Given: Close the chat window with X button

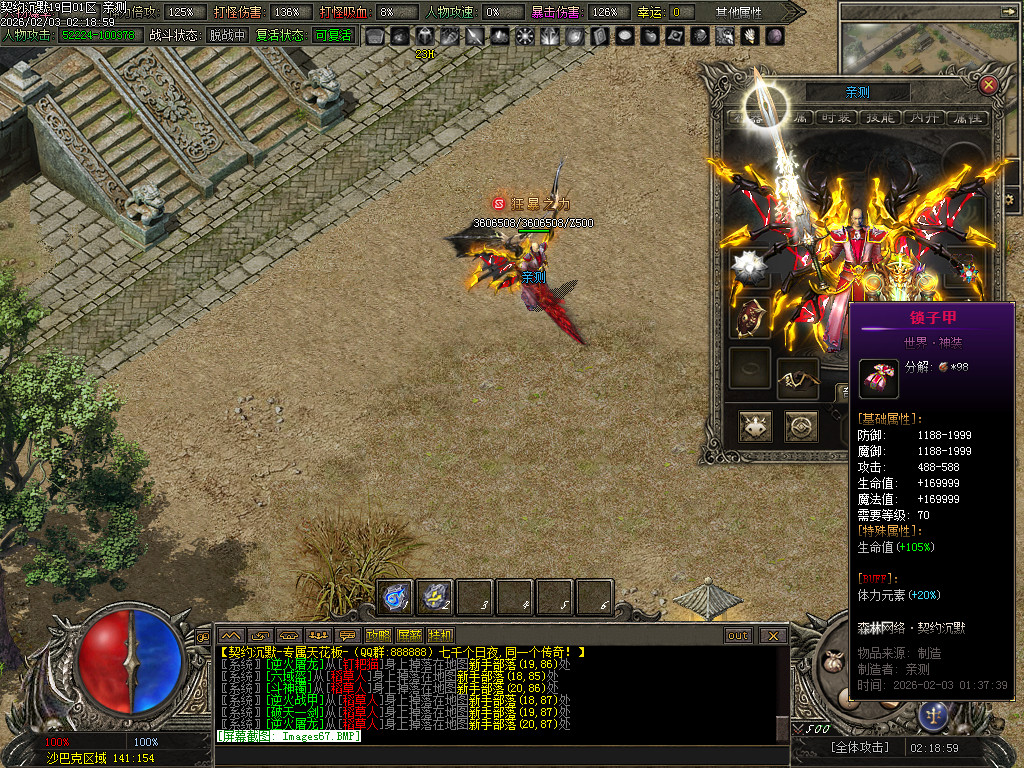Looking at the screenshot, I should click(772, 635).
